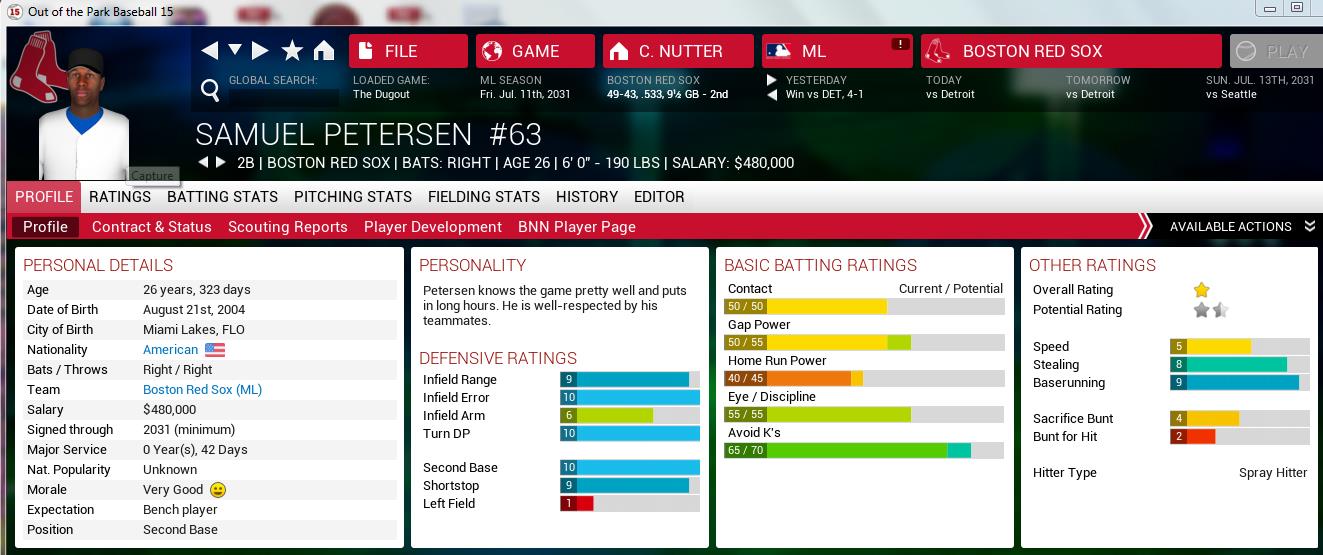
Task: Switch to the RATINGS tab
Action: coord(120,197)
